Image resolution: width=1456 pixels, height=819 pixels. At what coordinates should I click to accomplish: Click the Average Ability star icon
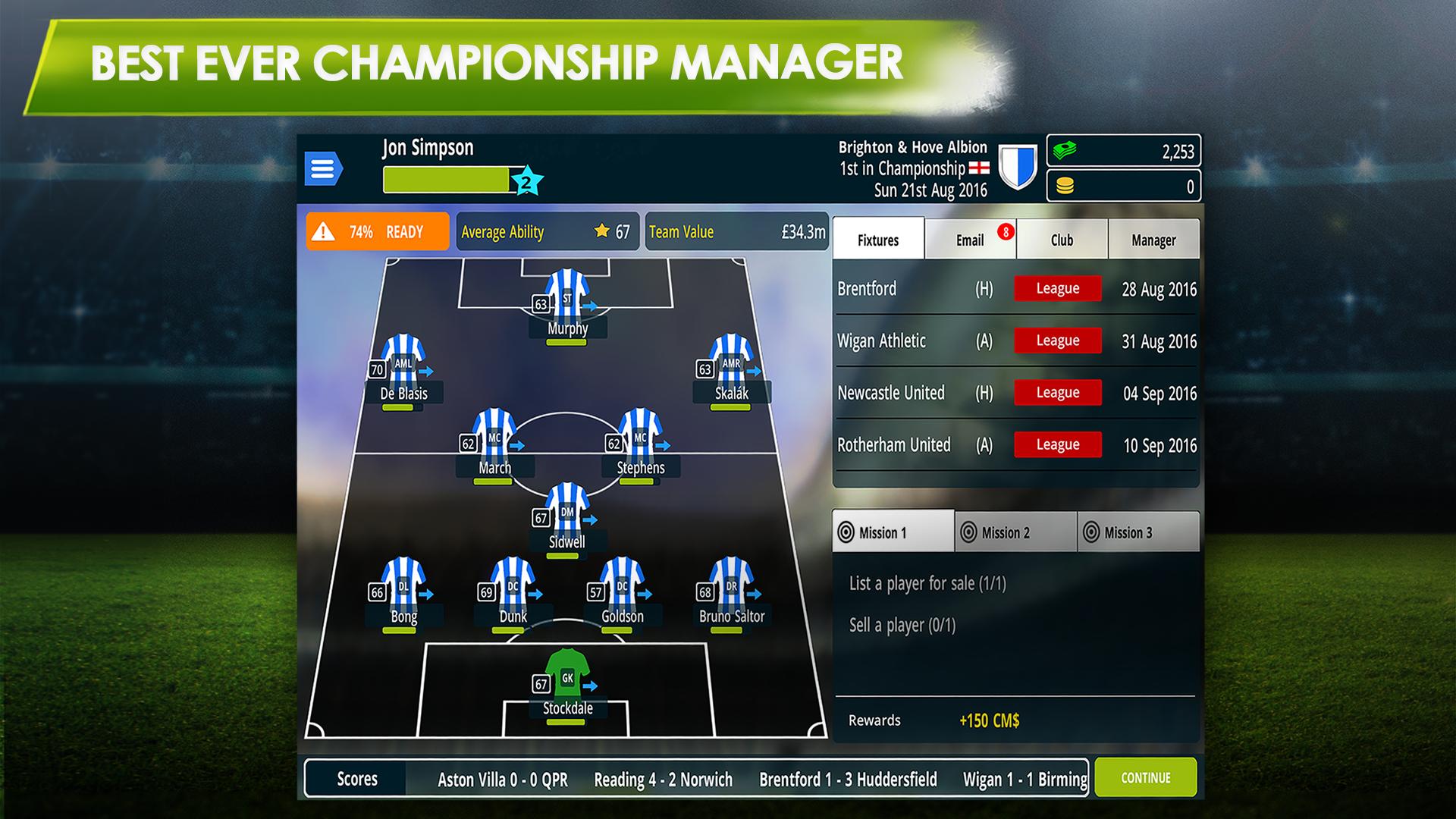click(603, 231)
